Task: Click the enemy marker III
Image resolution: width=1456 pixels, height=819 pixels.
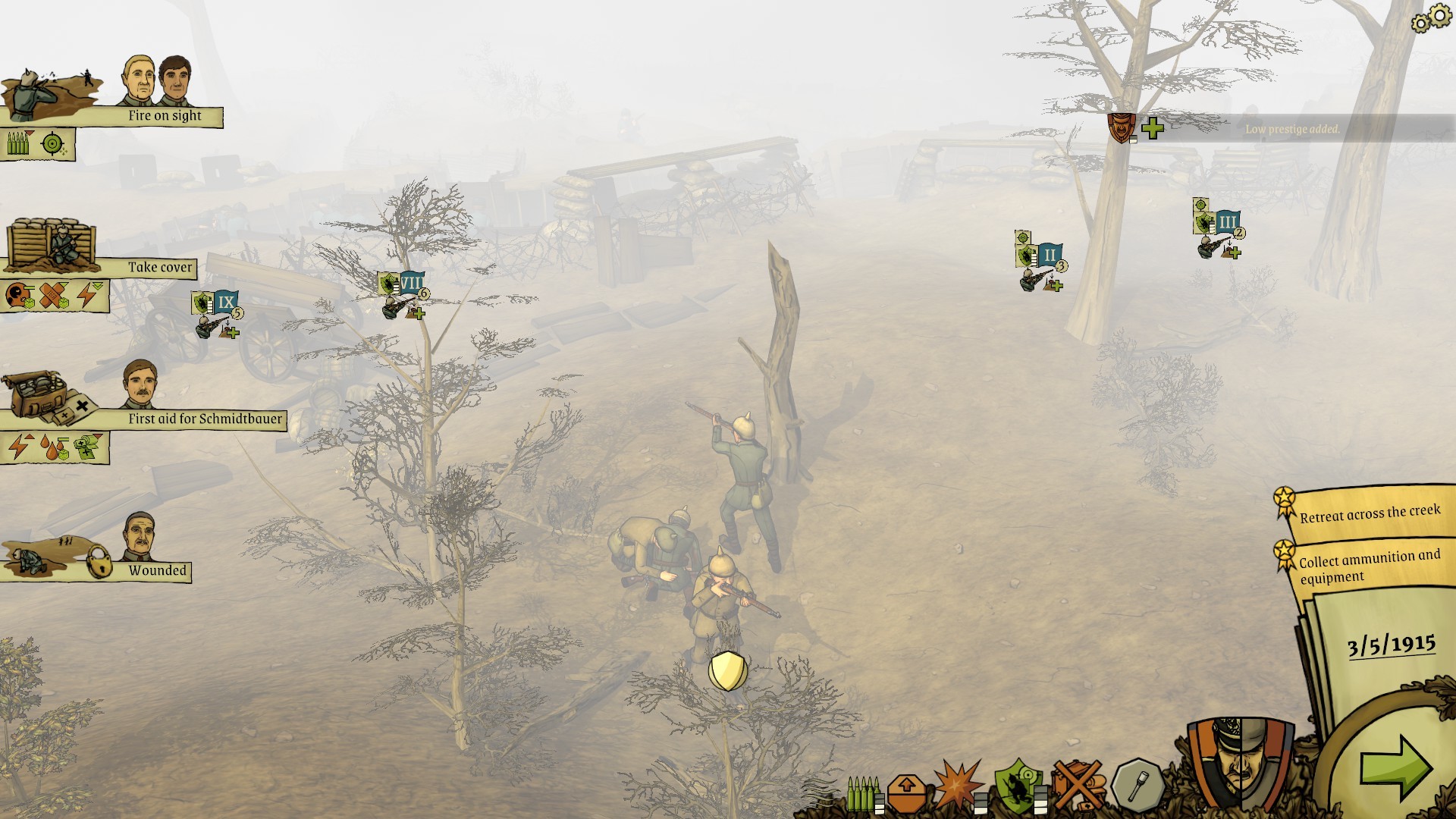Action: pos(1226,222)
